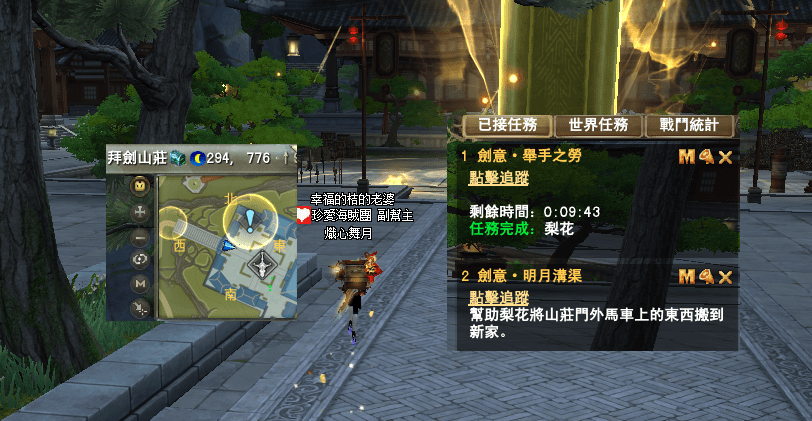Click the exclamation quest marker on the minimap
The height and width of the screenshot is (421, 812).
point(250,220)
